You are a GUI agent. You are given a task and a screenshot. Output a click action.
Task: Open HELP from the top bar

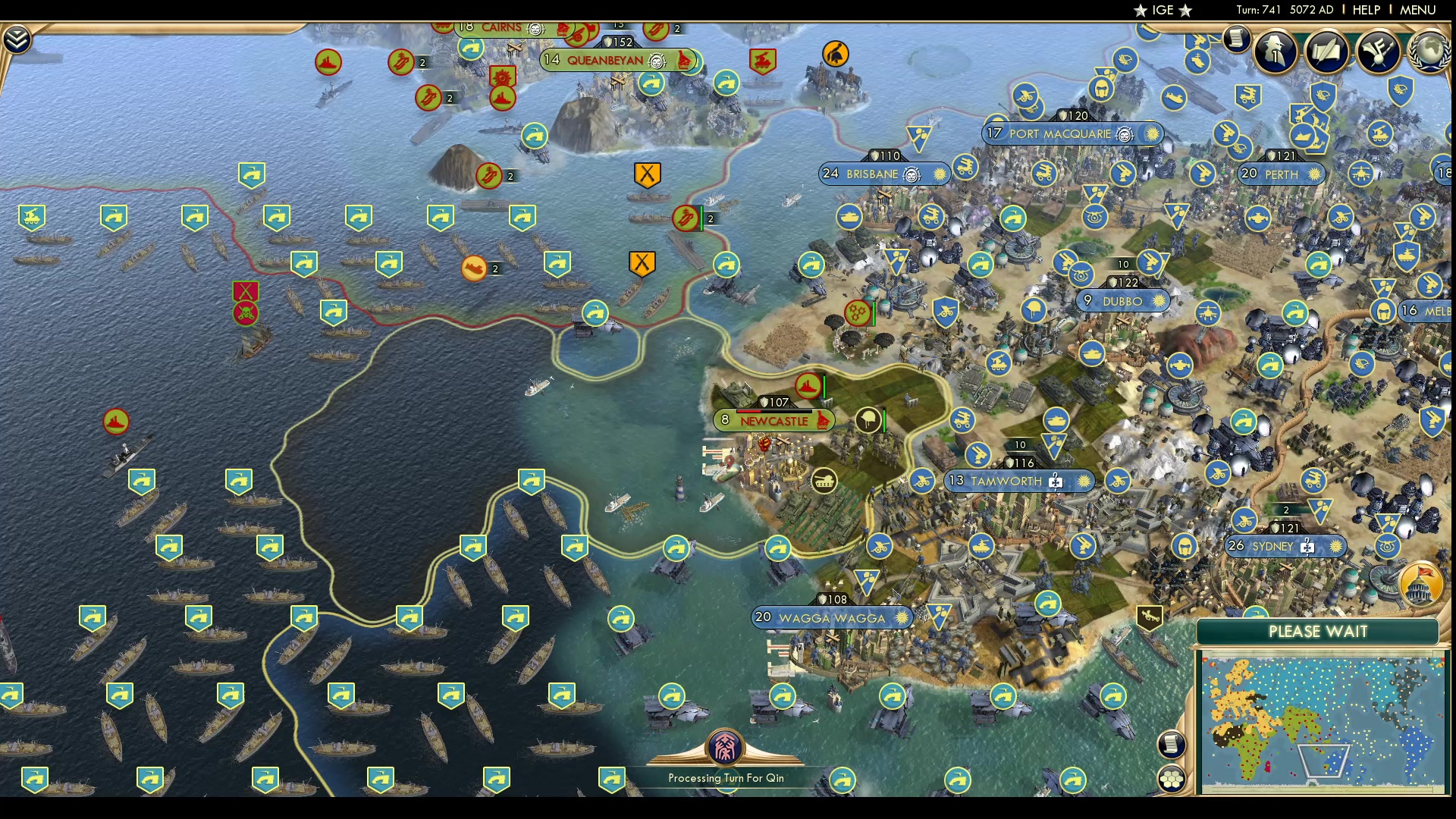click(x=1367, y=10)
